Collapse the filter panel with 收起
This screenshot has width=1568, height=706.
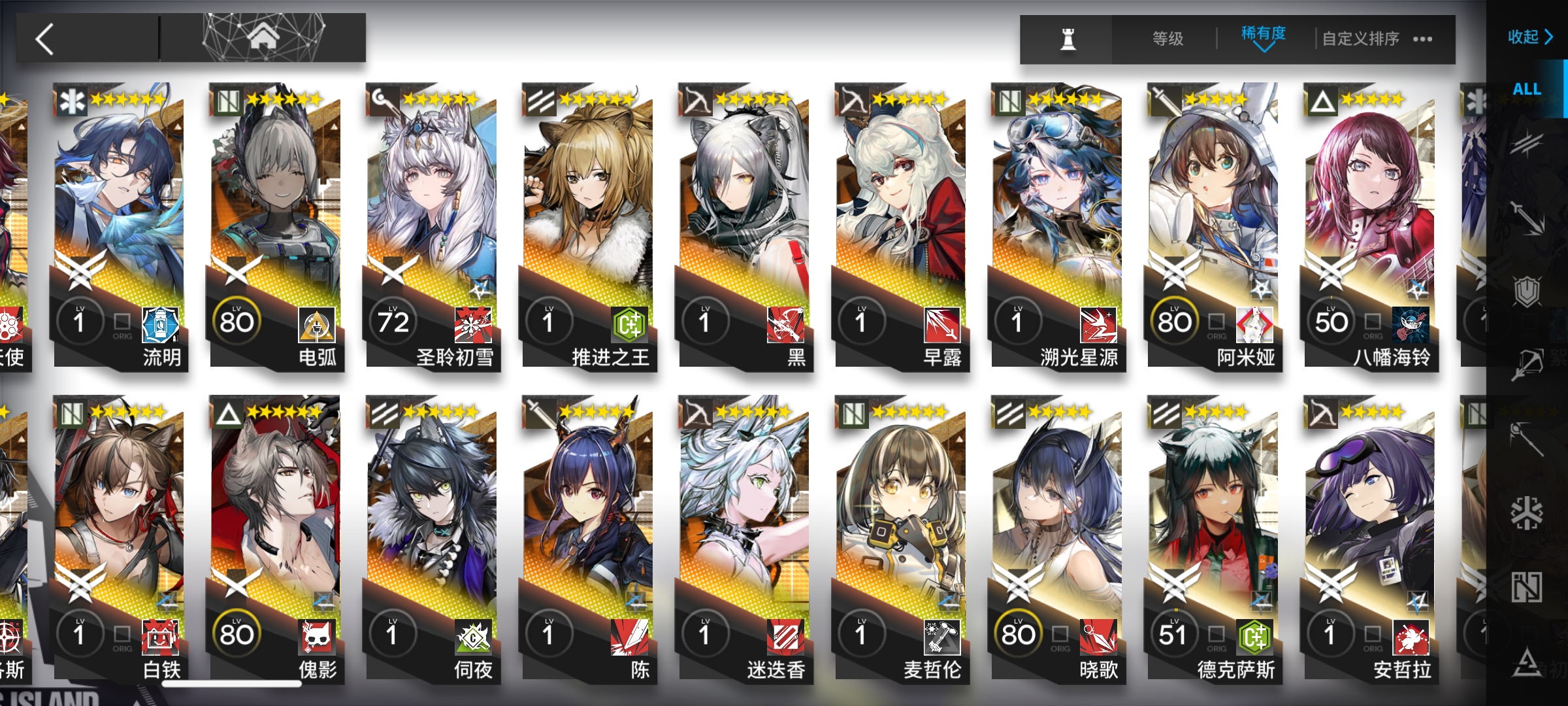click(x=1529, y=37)
